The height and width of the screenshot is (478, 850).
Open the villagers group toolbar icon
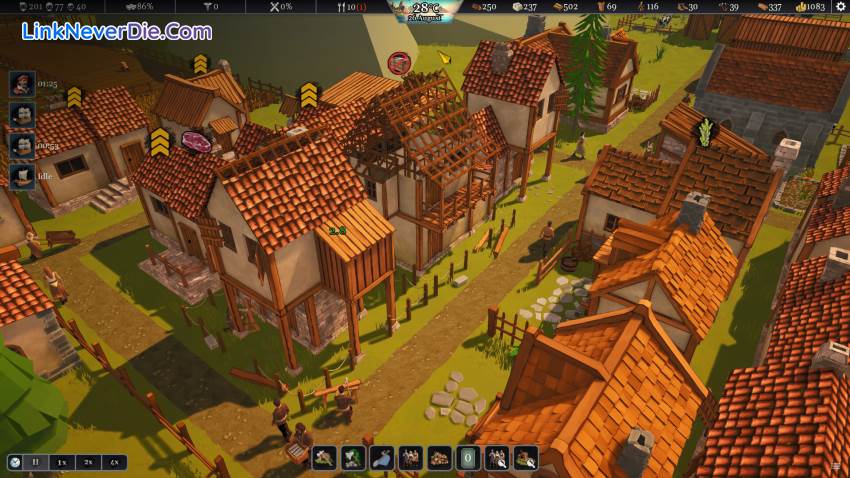pyautogui.click(x=410, y=459)
